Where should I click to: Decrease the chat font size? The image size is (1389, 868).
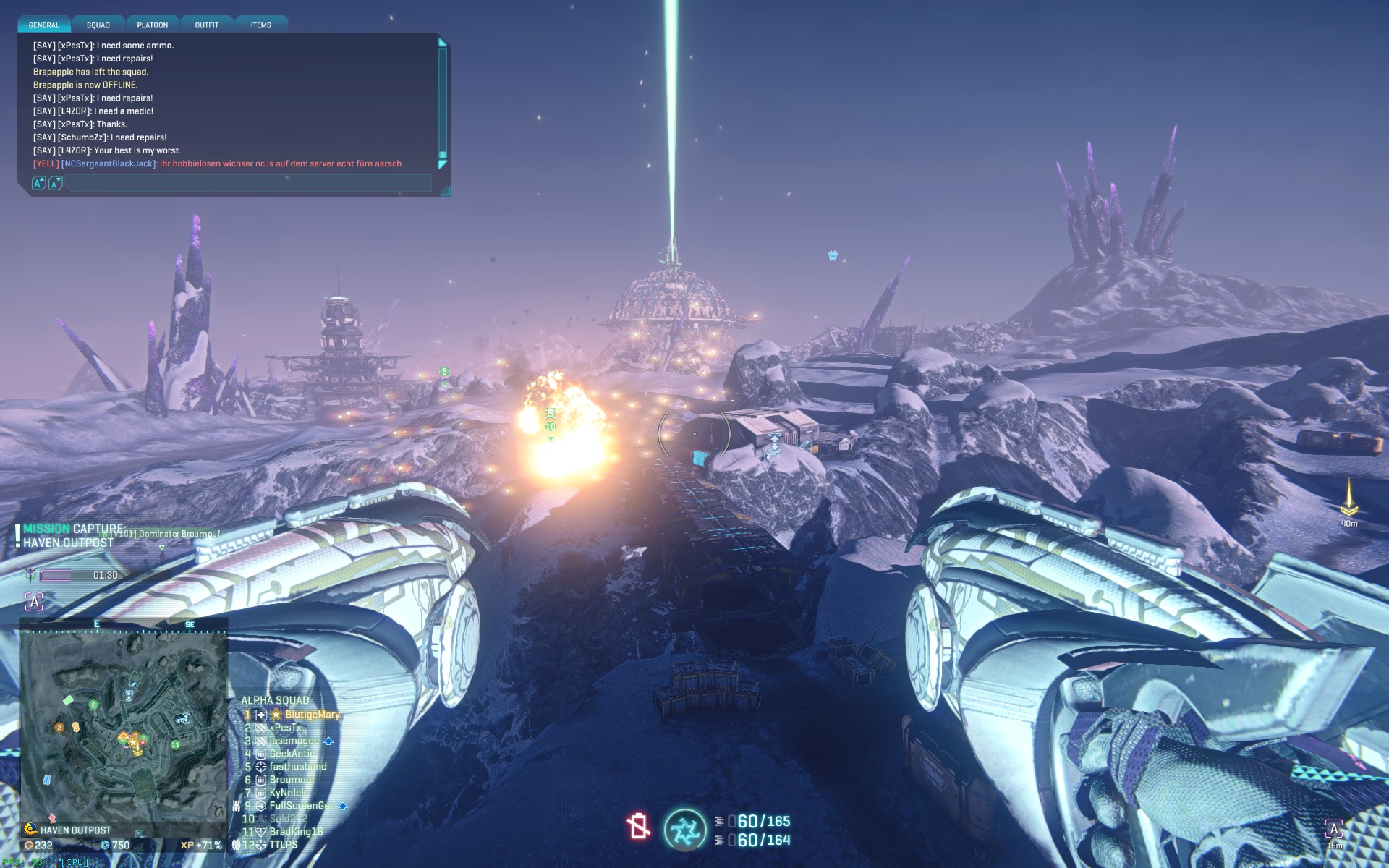[x=55, y=184]
